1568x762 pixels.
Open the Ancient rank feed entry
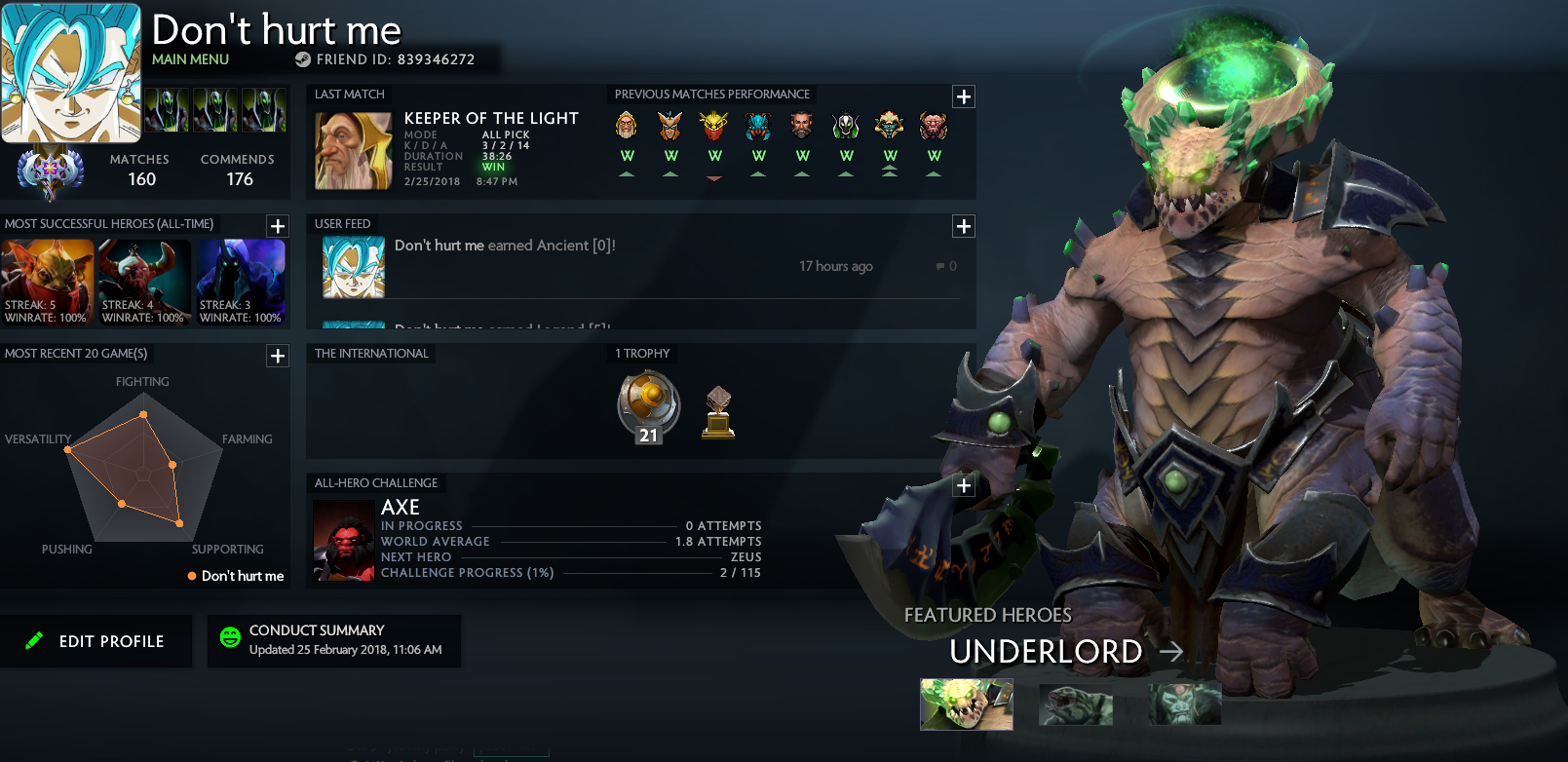pyautogui.click(x=505, y=246)
